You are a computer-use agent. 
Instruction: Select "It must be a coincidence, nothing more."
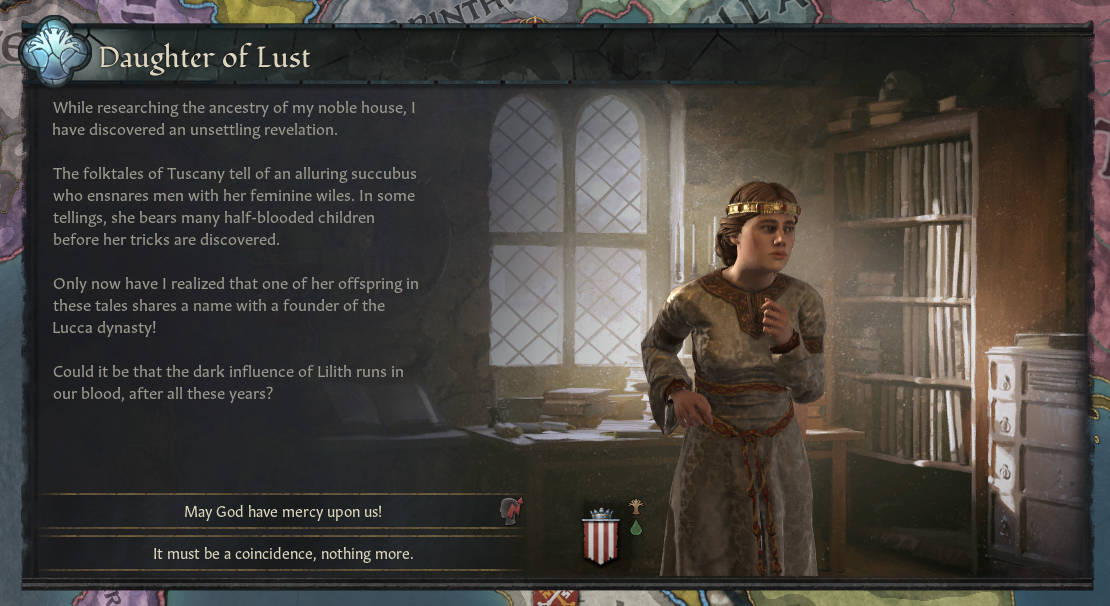click(282, 553)
